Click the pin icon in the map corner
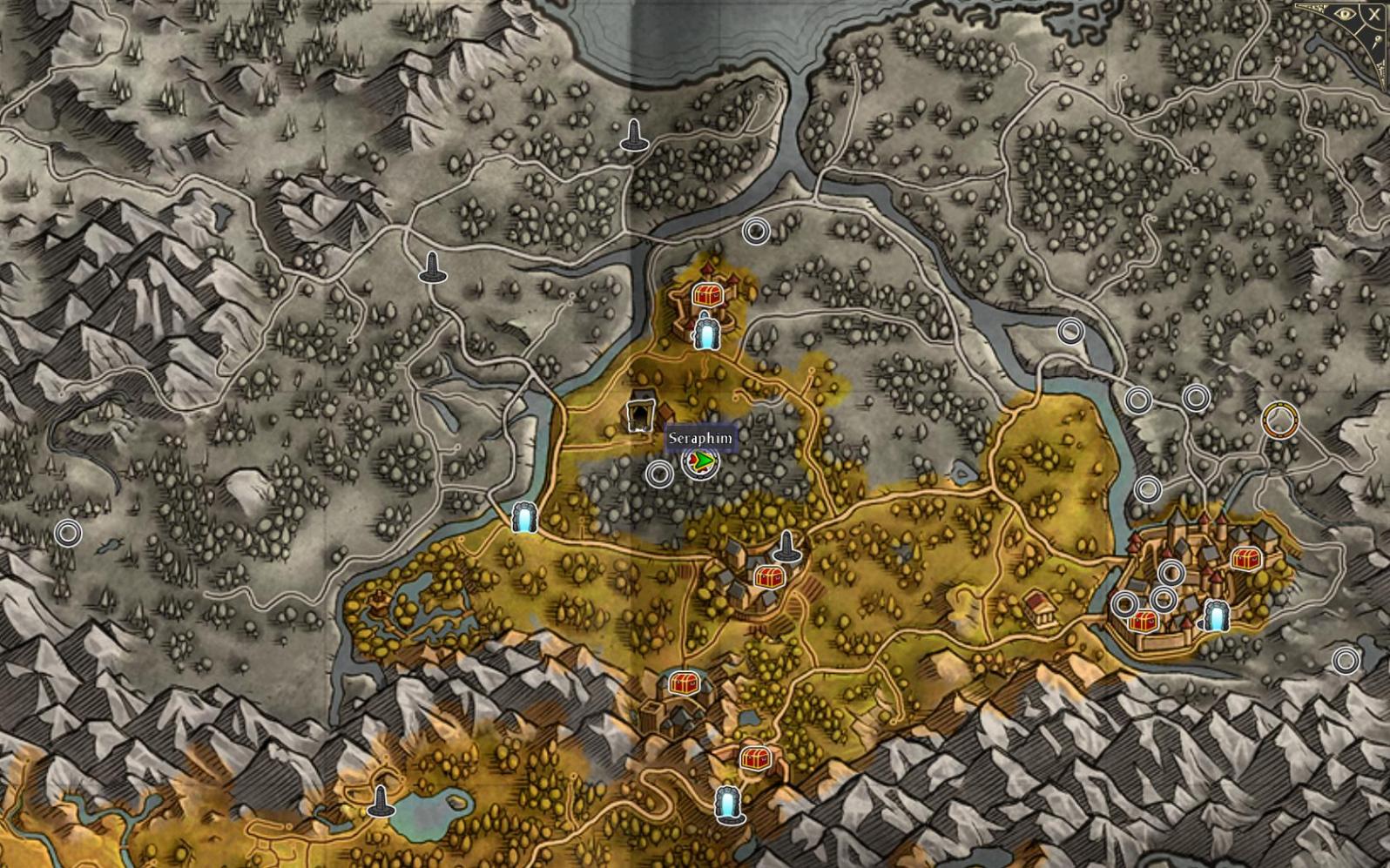The height and width of the screenshot is (868, 1390). point(1380,43)
